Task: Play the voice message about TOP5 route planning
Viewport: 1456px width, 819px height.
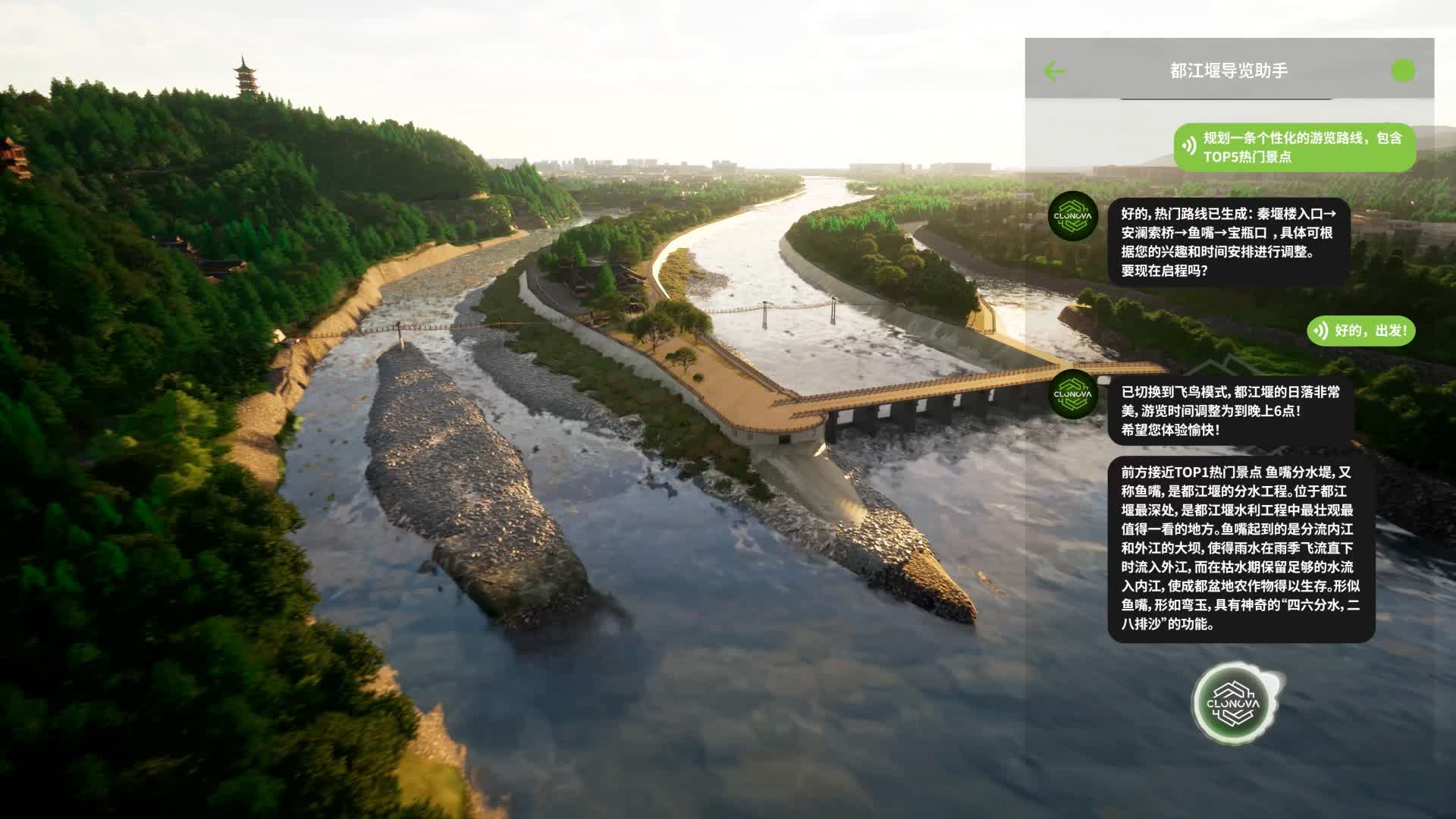Action: pos(1189,147)
